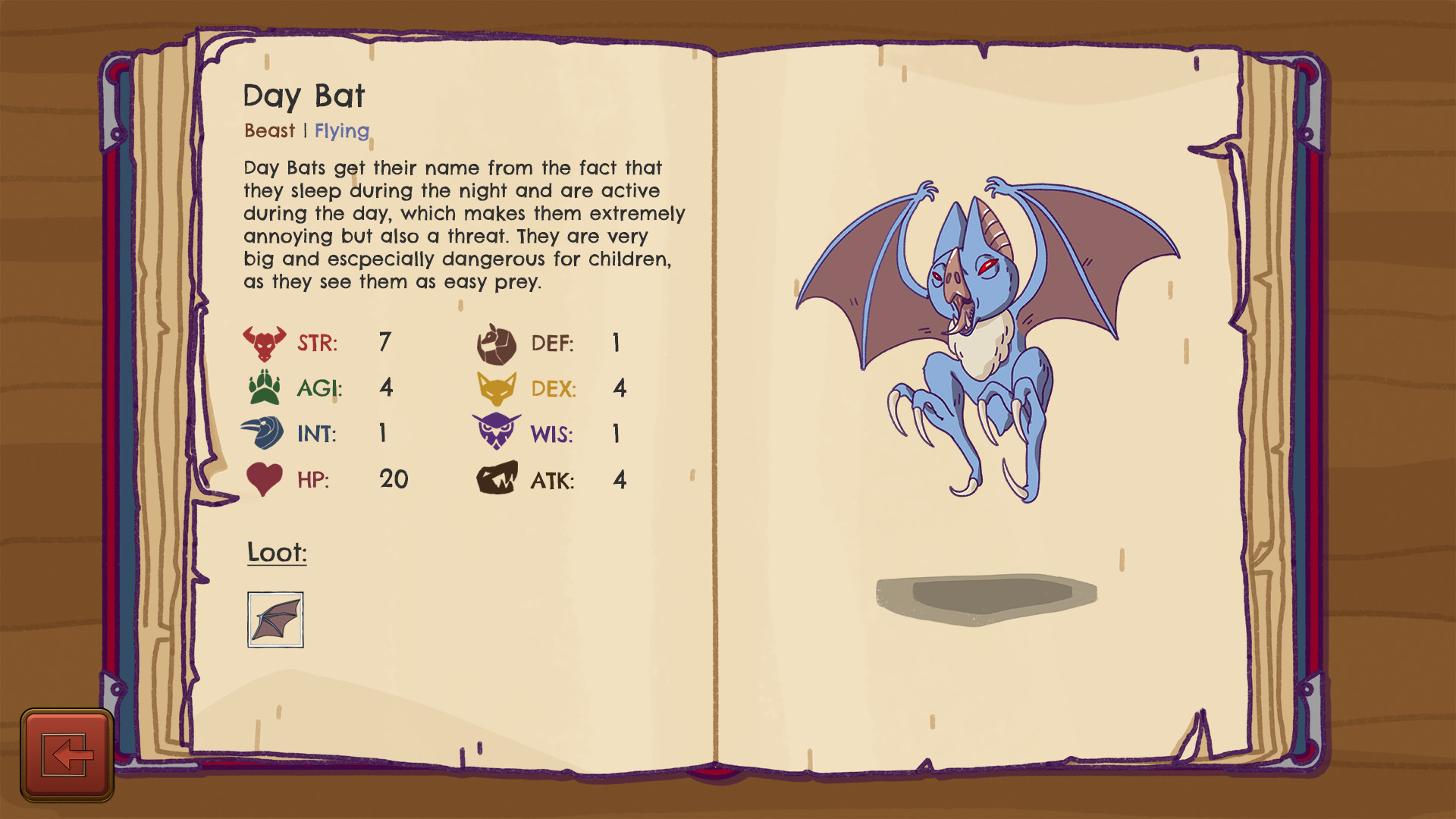
Task: Click the back arrow button
Action: (x=68, y=753)
